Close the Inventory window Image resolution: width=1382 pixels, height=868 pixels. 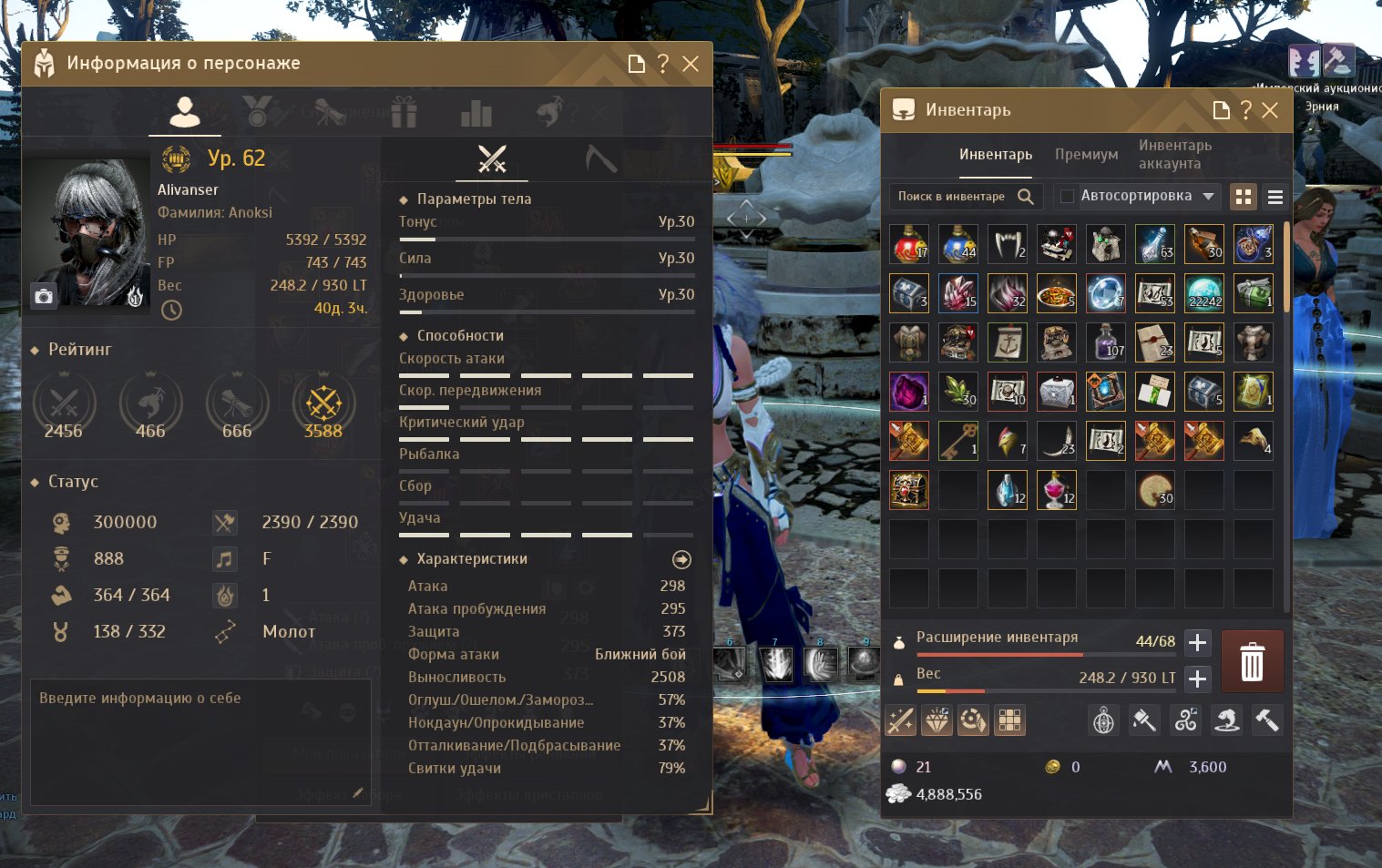[1270, 110]
